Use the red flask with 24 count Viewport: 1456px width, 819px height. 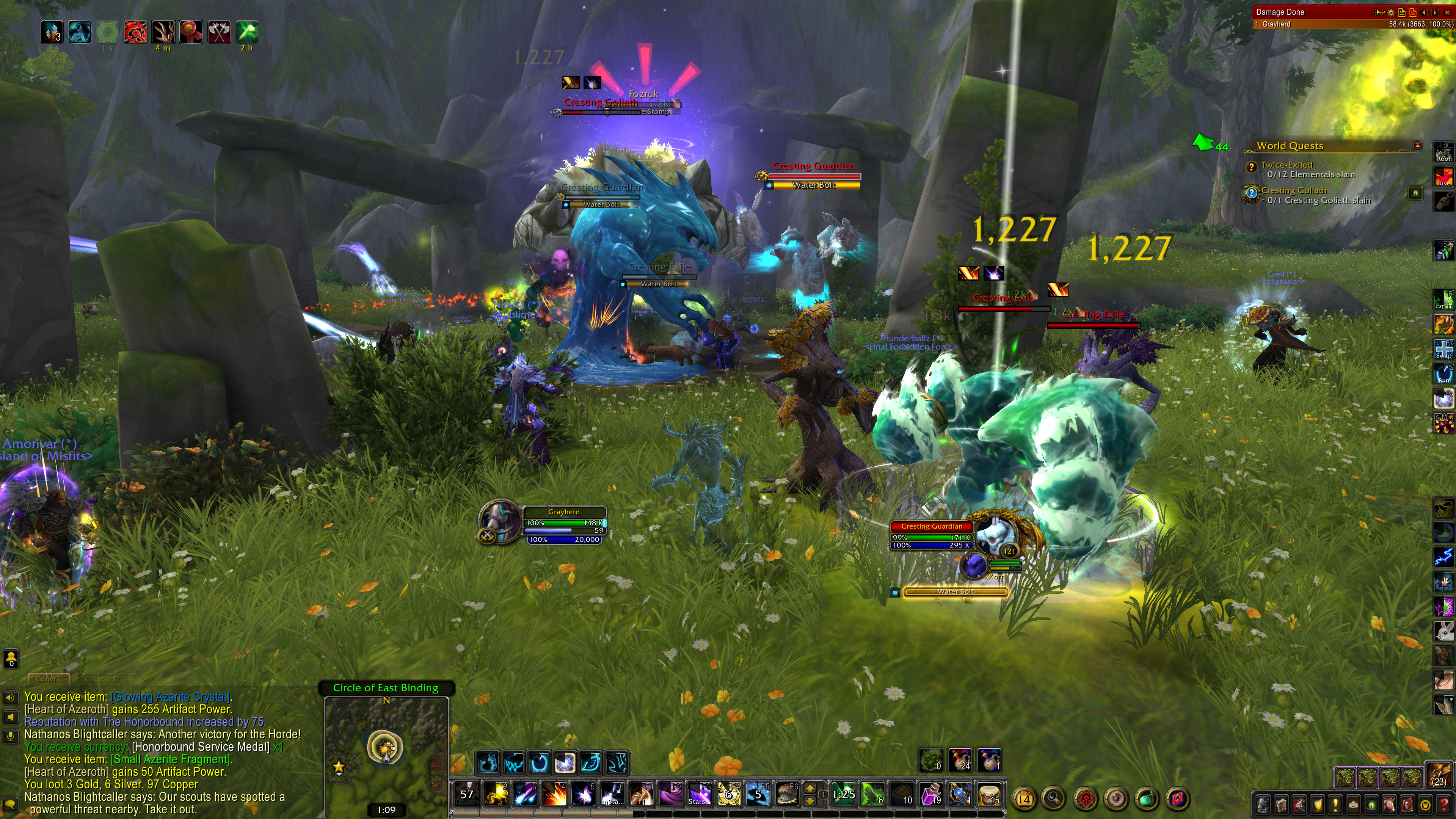click(960, 760)
